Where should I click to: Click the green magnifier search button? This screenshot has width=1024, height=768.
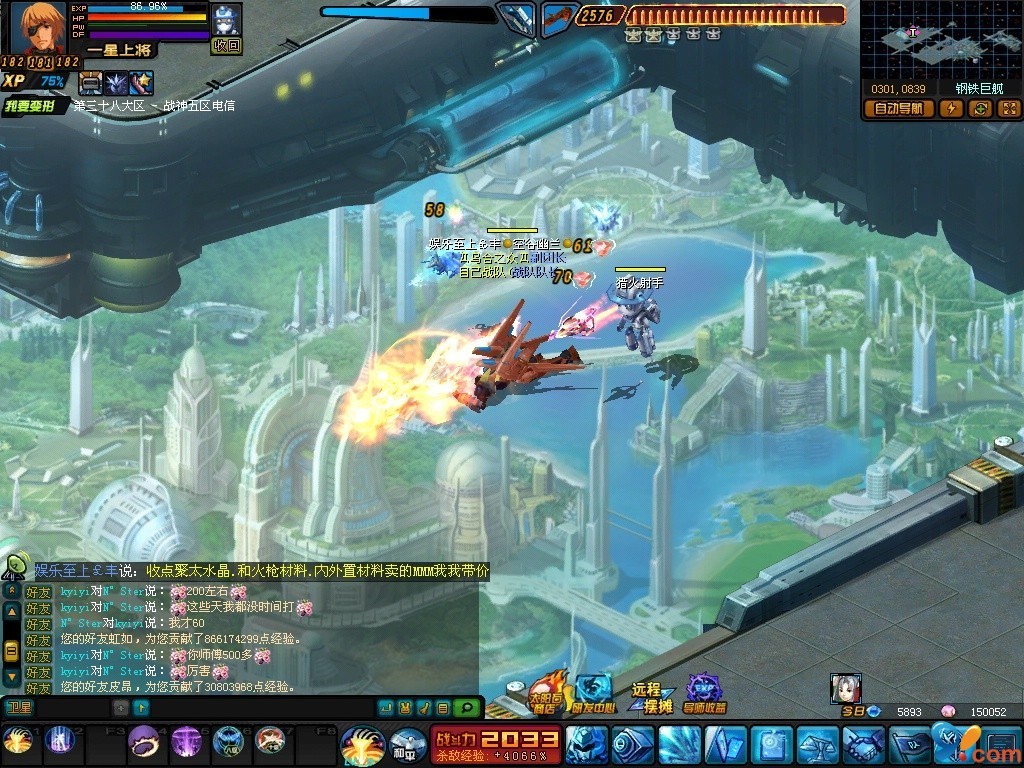pyautogui.click(x=465, y=708)
